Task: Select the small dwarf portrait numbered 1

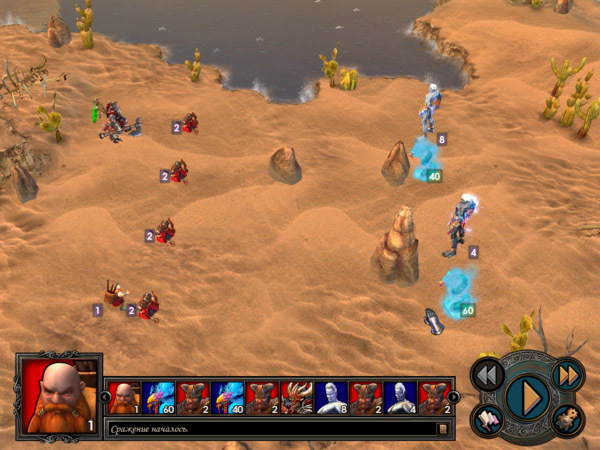Action: pyautogui.click(x=124, y=397)
